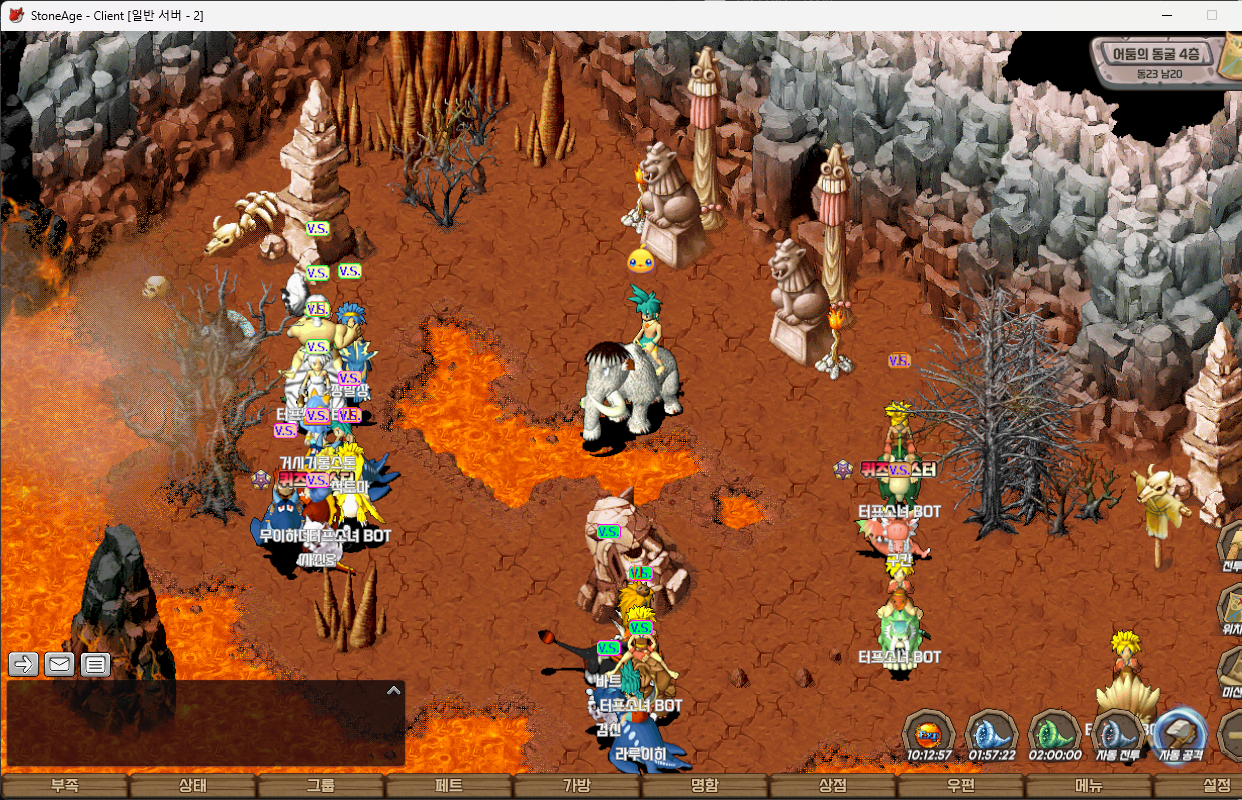Open the 메뉴 (menu) button
The height and width of the screenshot is (800, 1242).
pos(1088,786)
